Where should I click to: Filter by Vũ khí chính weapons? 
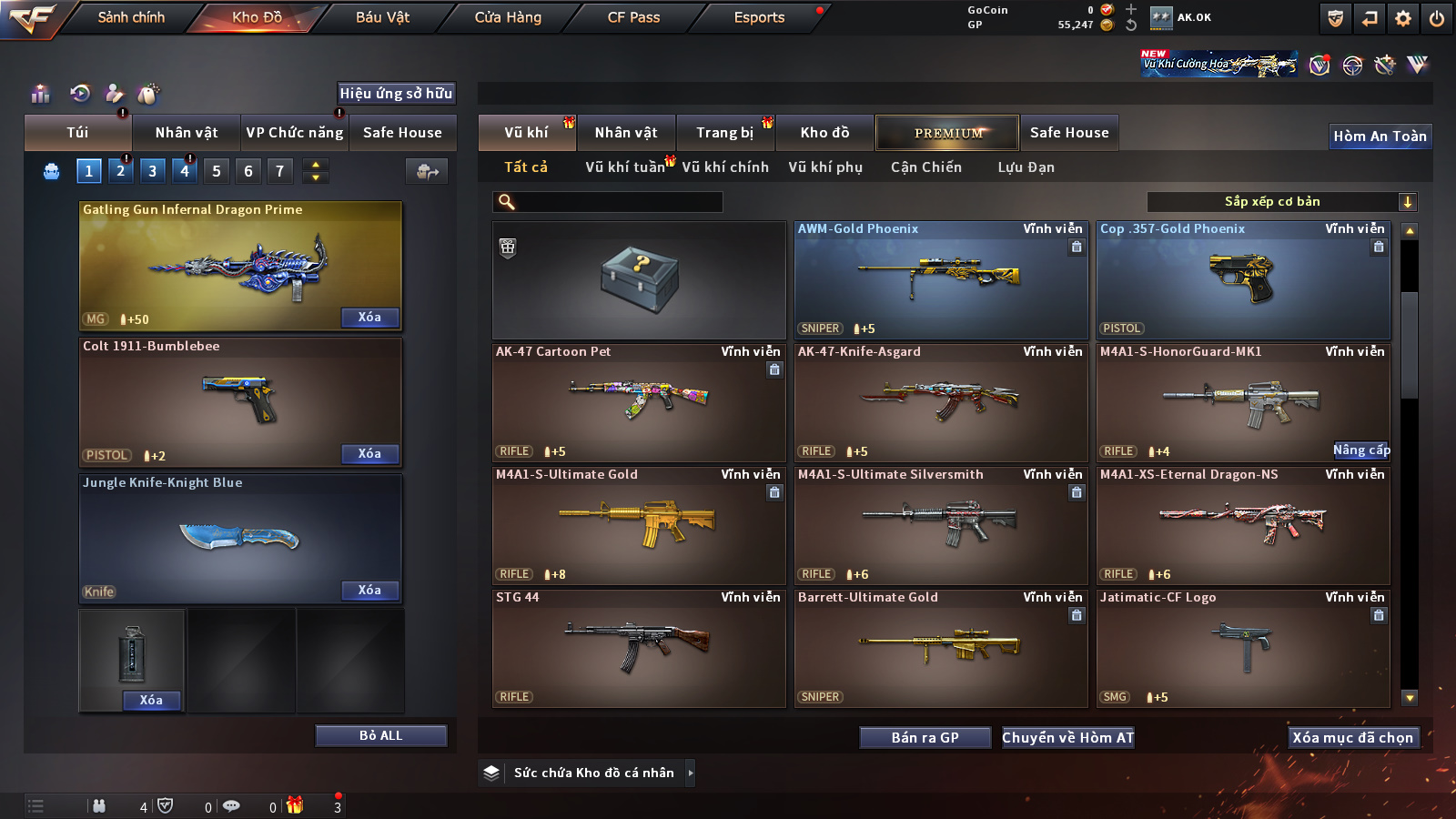coord(724,167)
